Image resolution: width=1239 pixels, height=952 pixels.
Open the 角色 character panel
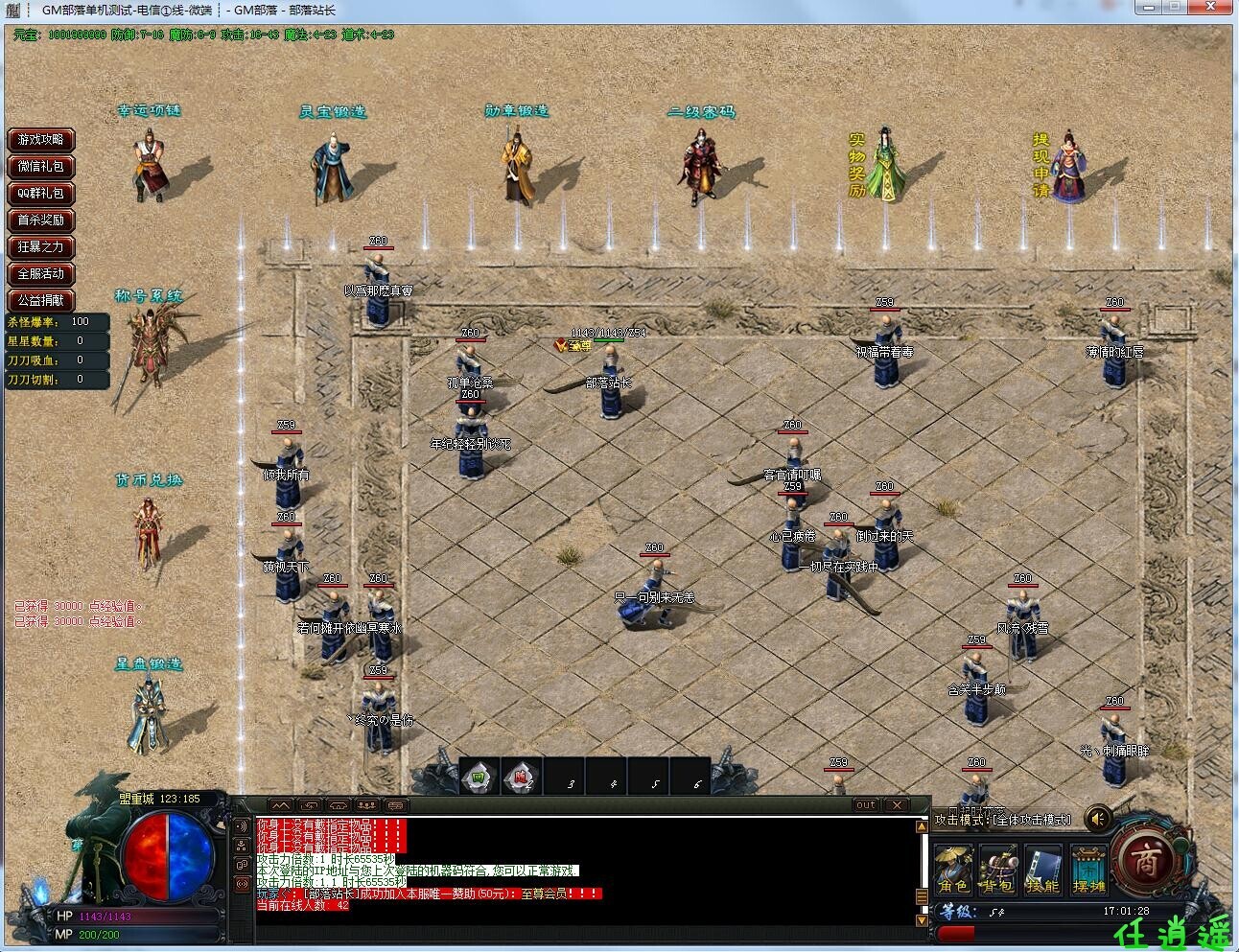pyautogui.click(x=955, y=868)
